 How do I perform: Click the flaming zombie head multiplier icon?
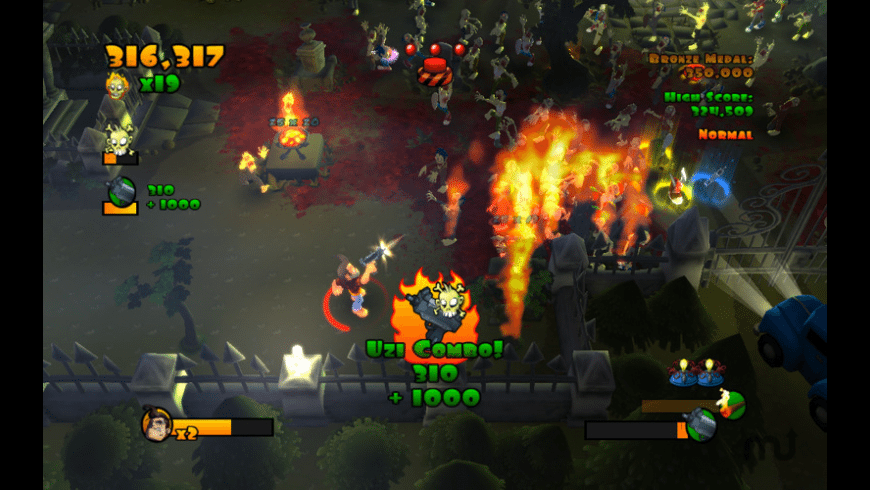coord(117,85)
